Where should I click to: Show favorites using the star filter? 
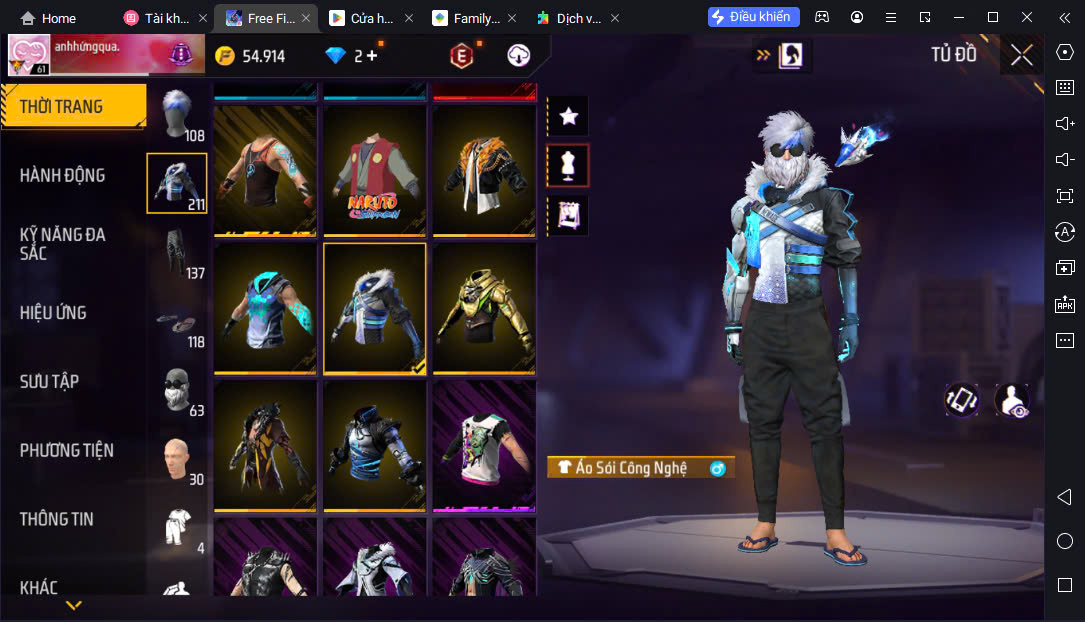pyautogui.click(x=569, y=116)
